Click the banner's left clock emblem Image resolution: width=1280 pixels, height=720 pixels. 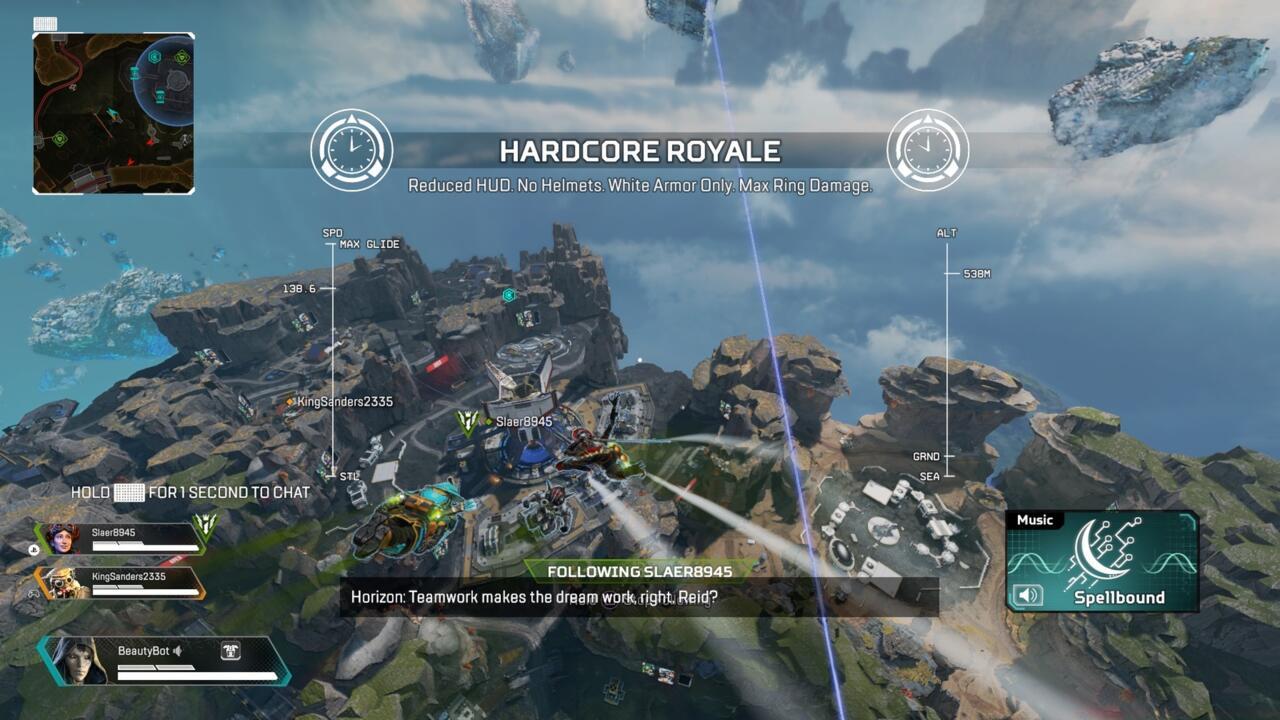point(351,150)
